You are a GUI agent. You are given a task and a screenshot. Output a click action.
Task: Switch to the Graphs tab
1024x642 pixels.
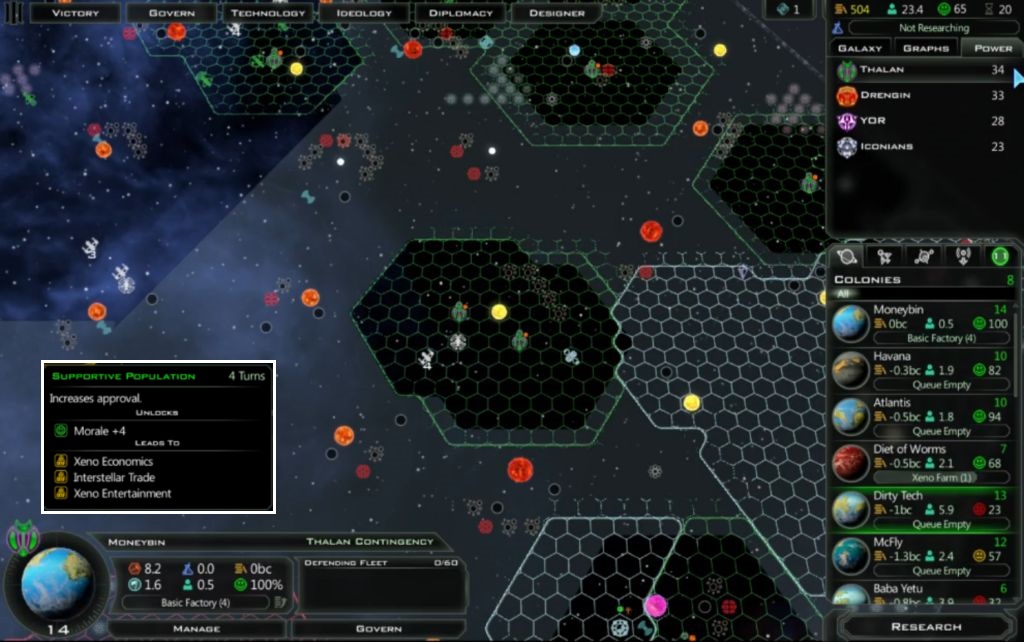coord(925,48)
